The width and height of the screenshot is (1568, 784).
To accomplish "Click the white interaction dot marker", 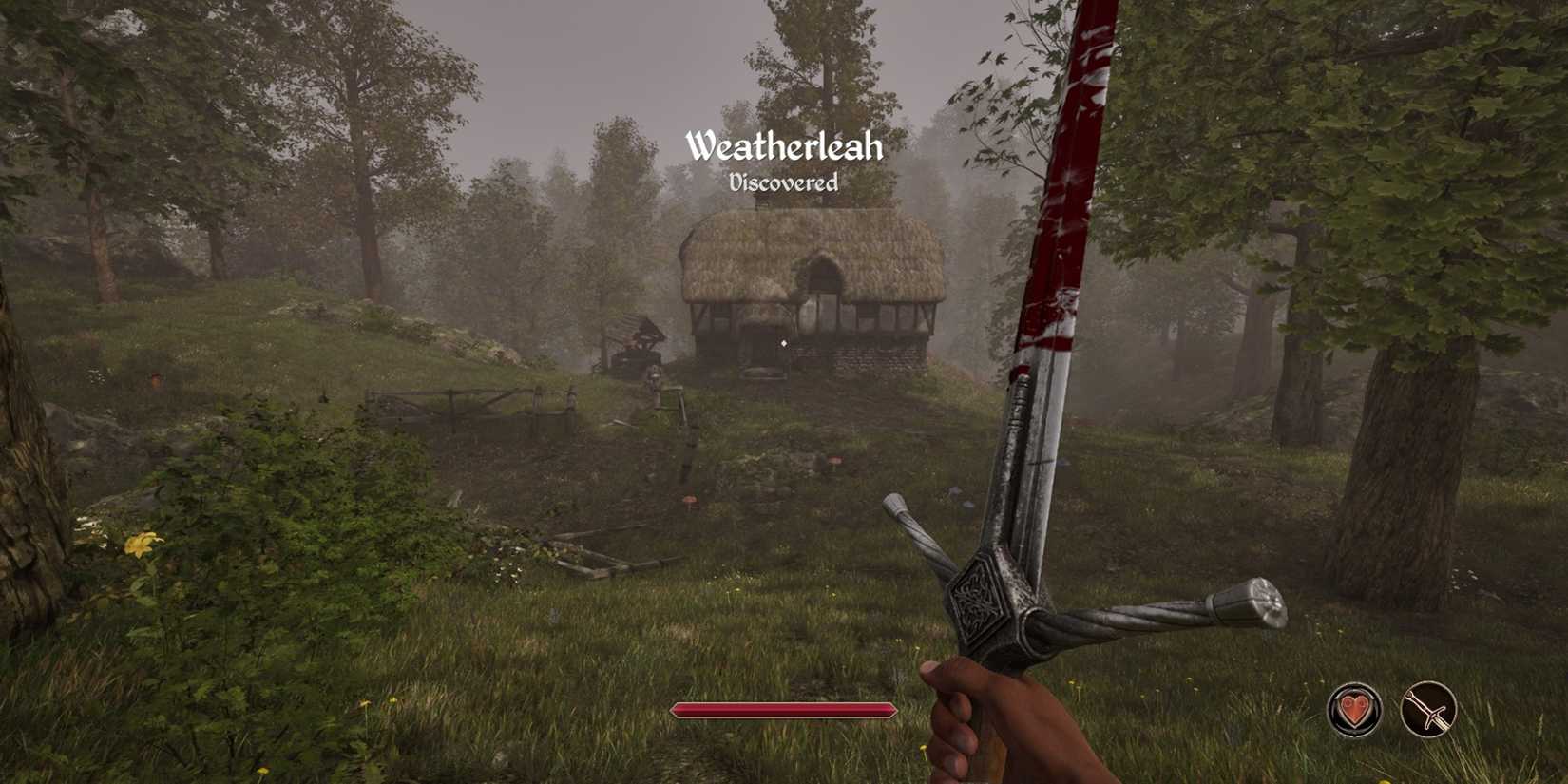I will 784,343.
